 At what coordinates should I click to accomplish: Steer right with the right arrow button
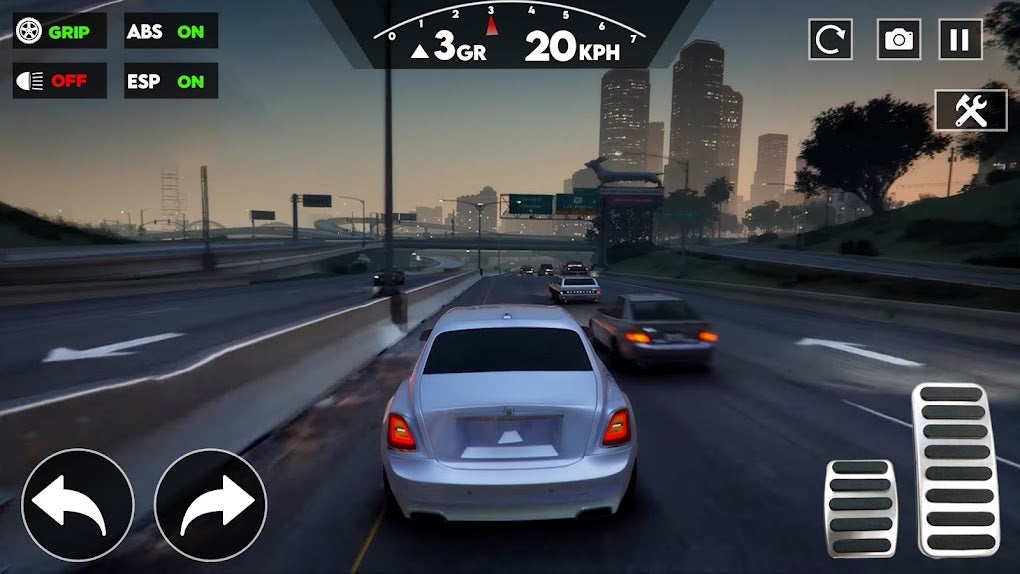click(x=211, y=504)
